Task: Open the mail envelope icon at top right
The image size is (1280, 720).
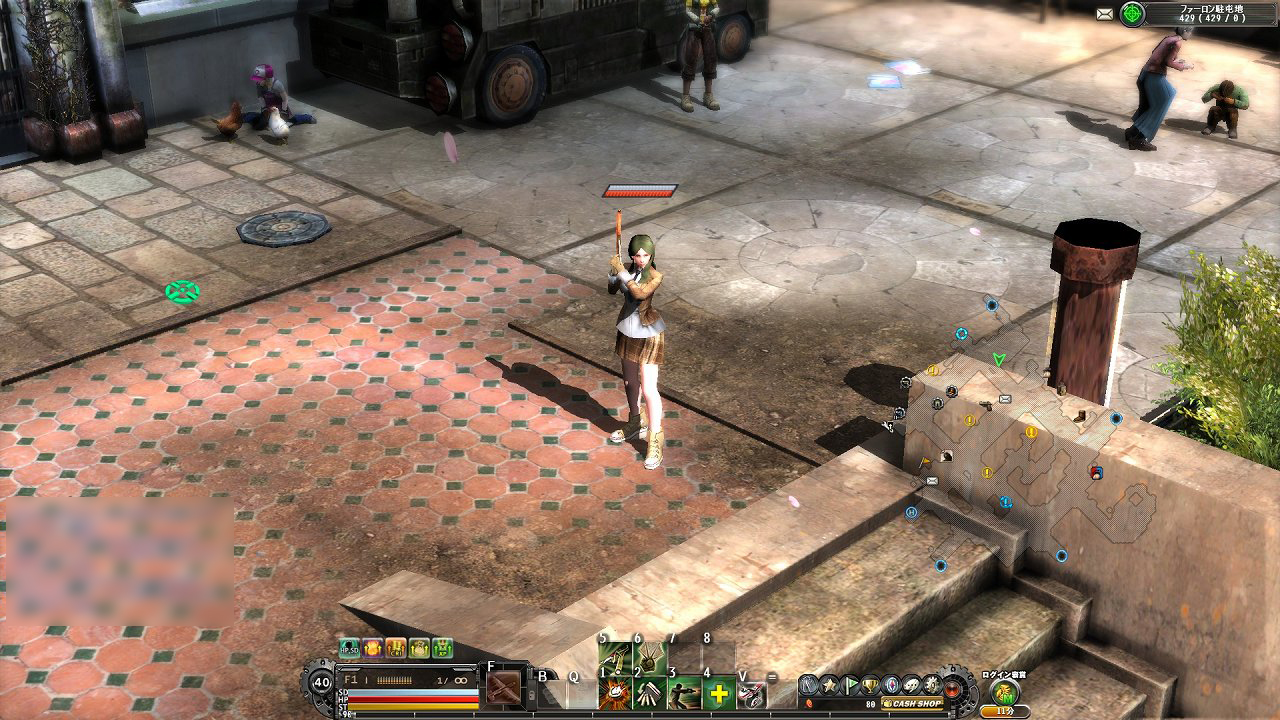Action: (x=1104, y=12)
